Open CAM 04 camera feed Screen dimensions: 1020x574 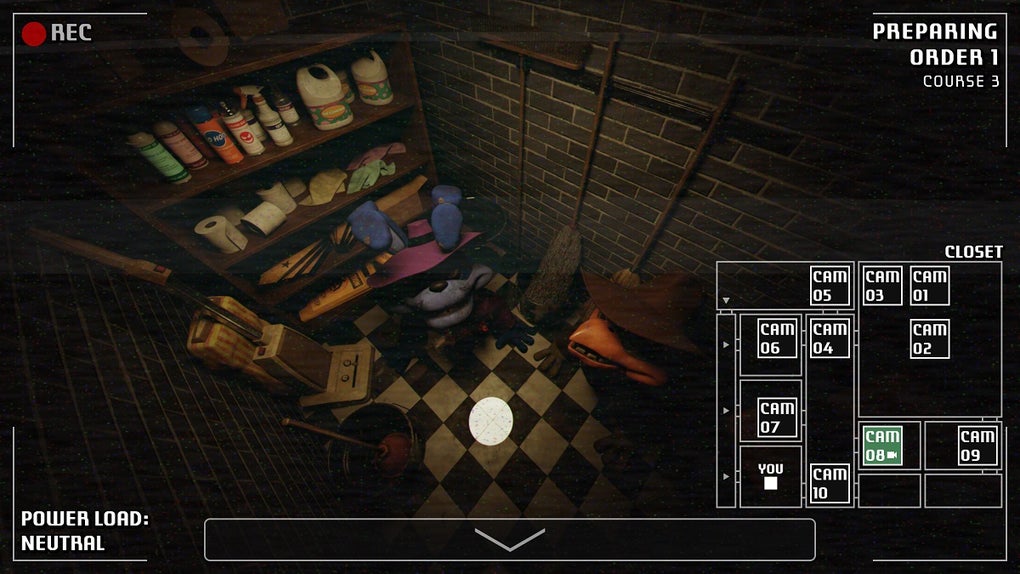point(830,338)
